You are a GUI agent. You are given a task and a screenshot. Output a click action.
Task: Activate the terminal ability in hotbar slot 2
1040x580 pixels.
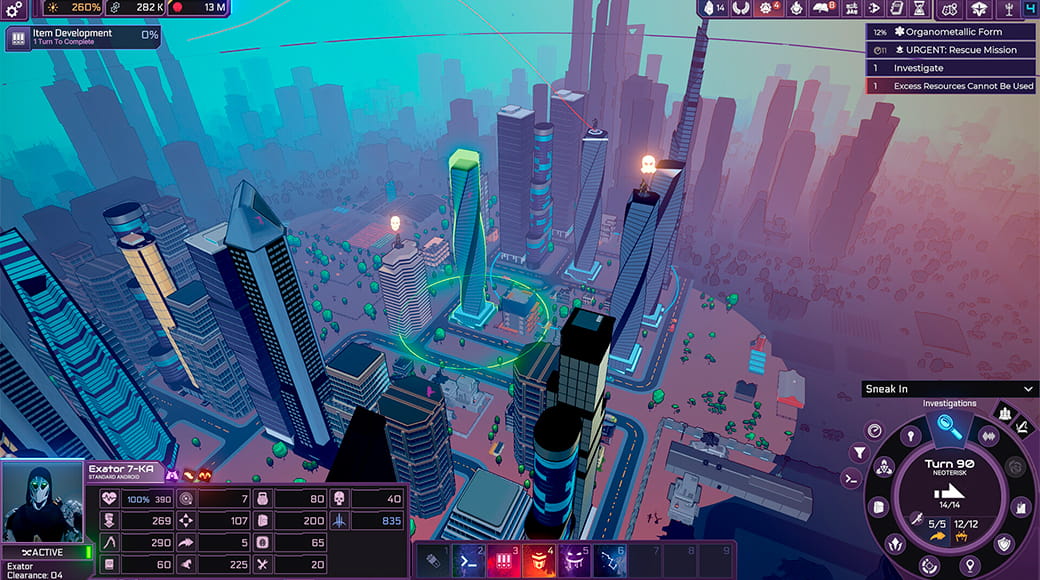pos(468,561)
